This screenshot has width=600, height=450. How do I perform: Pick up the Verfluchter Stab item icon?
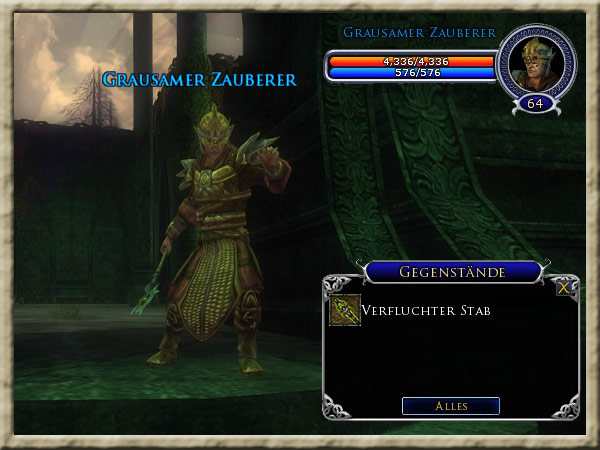(x=345, y=311)
